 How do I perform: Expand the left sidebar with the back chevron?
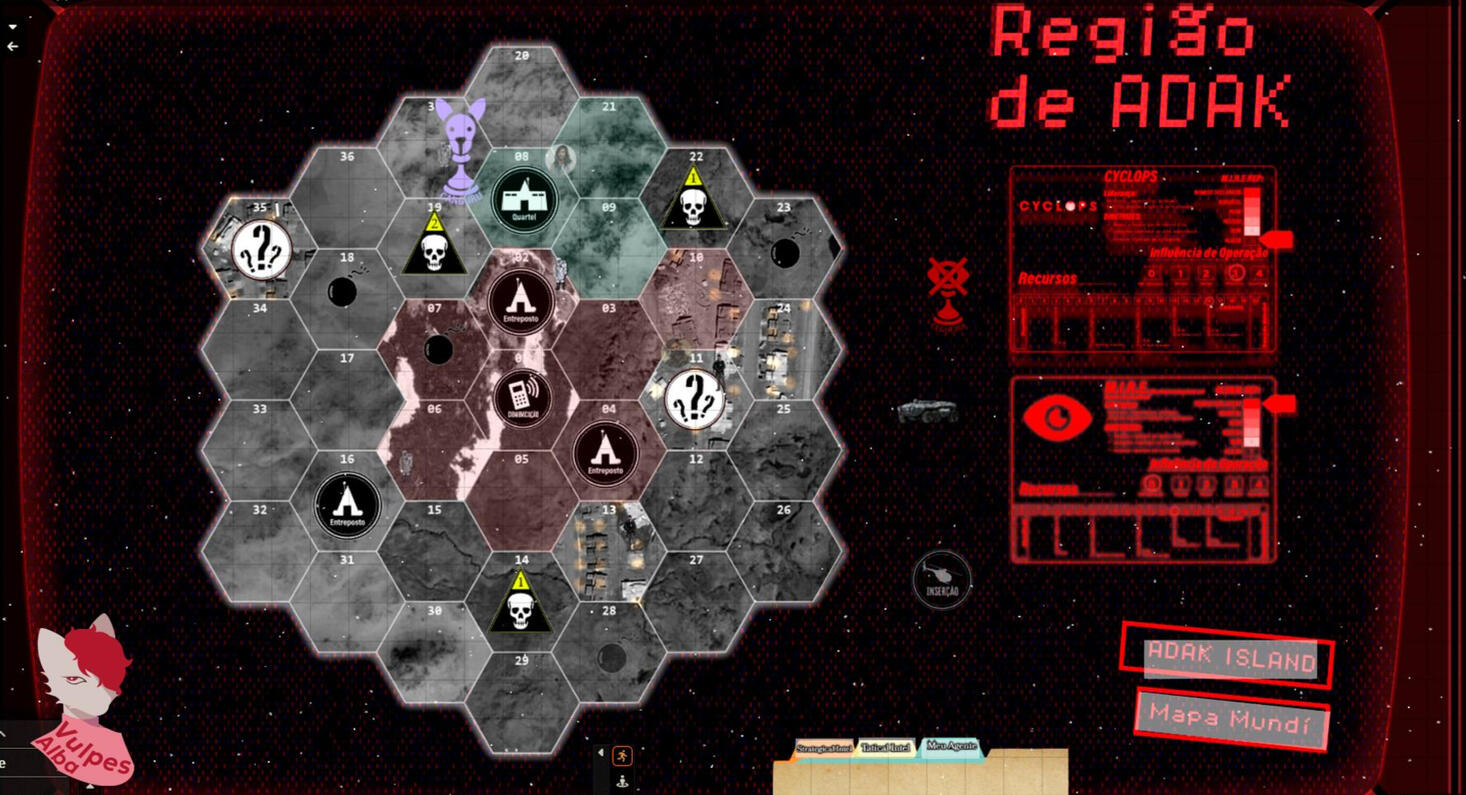pyautogui.click(x=11, y=46)
